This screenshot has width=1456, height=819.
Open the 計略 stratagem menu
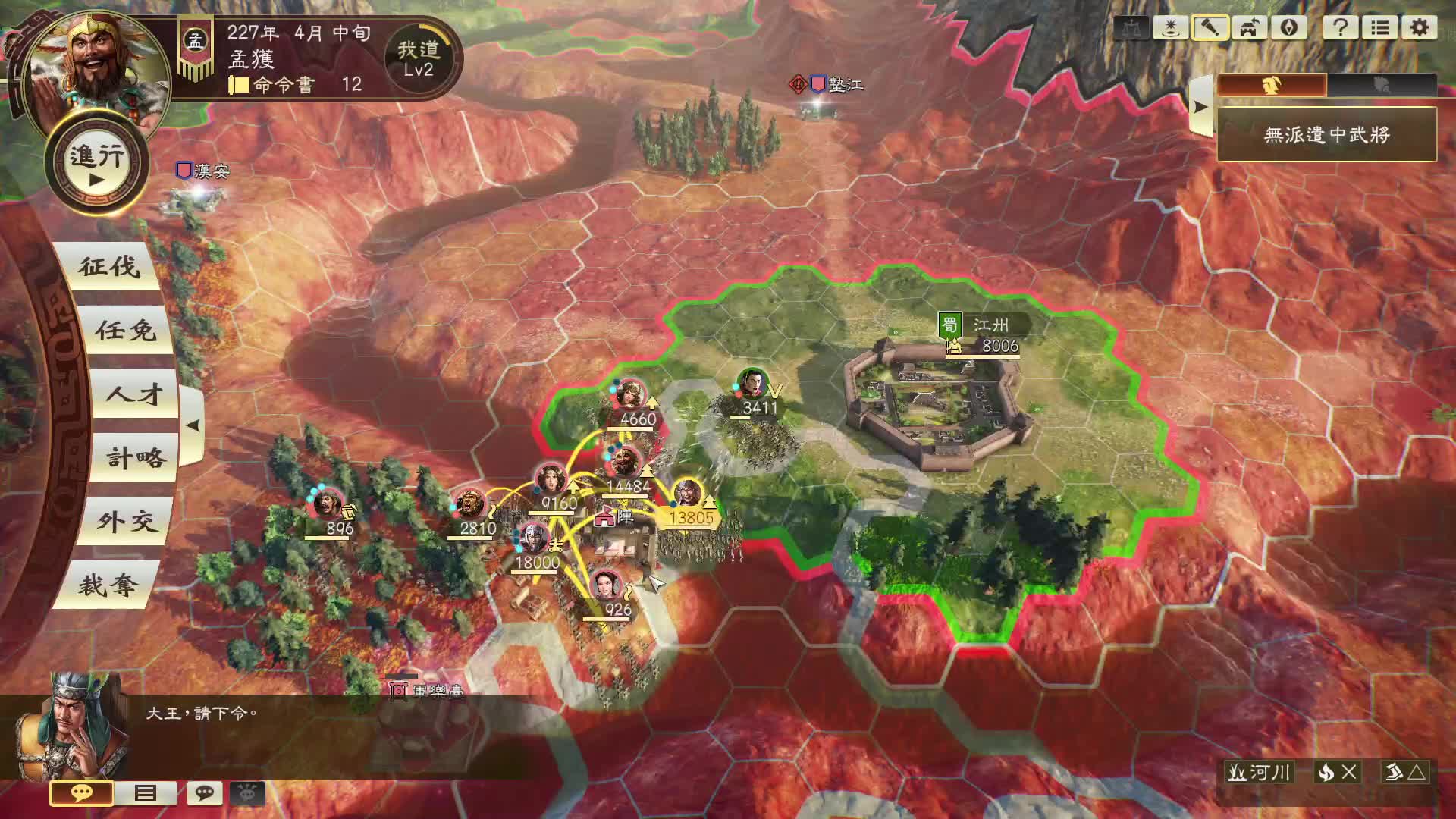point(135,458)
